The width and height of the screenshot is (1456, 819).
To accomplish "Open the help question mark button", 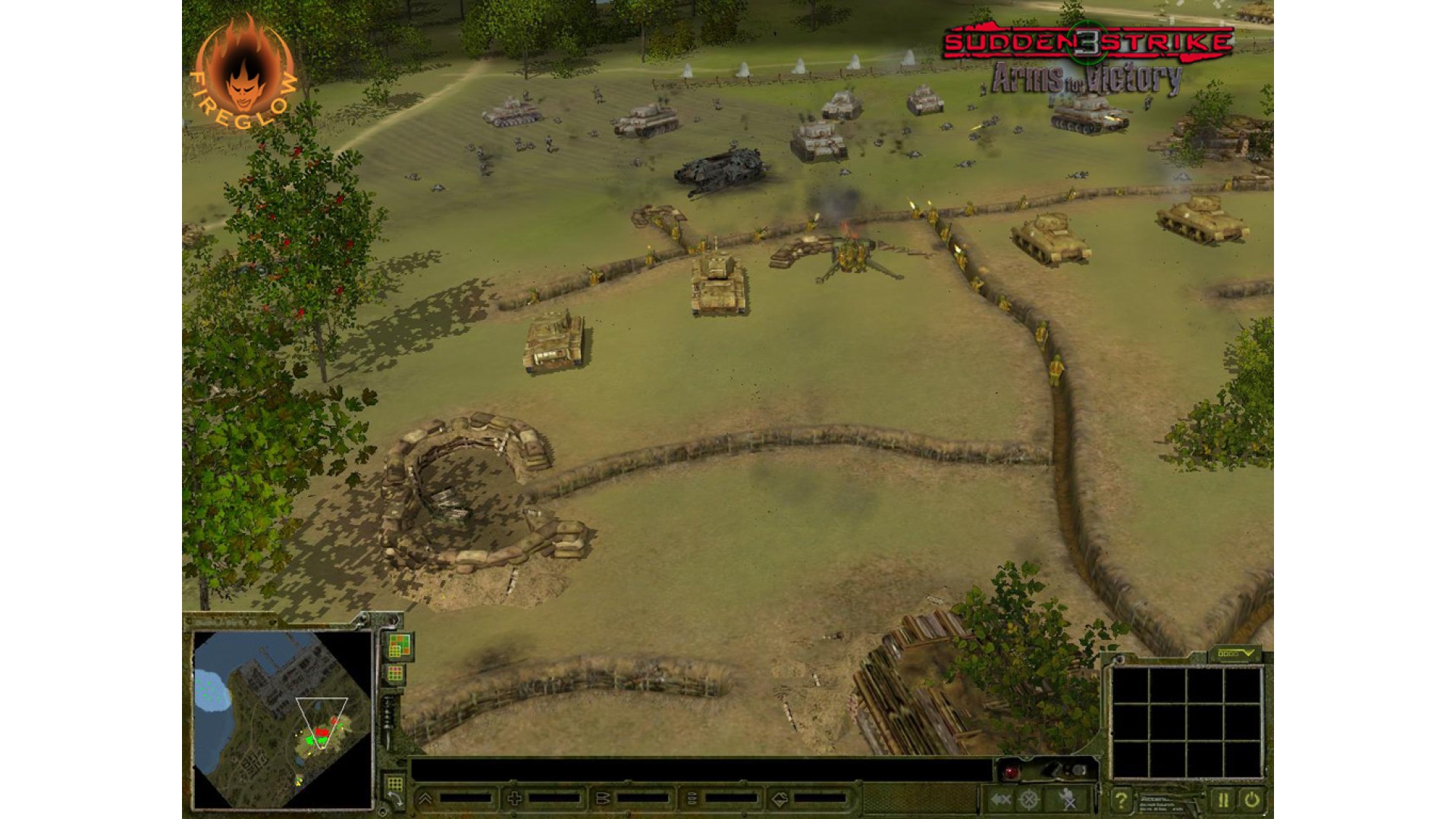I will [x=1120, y=799].
